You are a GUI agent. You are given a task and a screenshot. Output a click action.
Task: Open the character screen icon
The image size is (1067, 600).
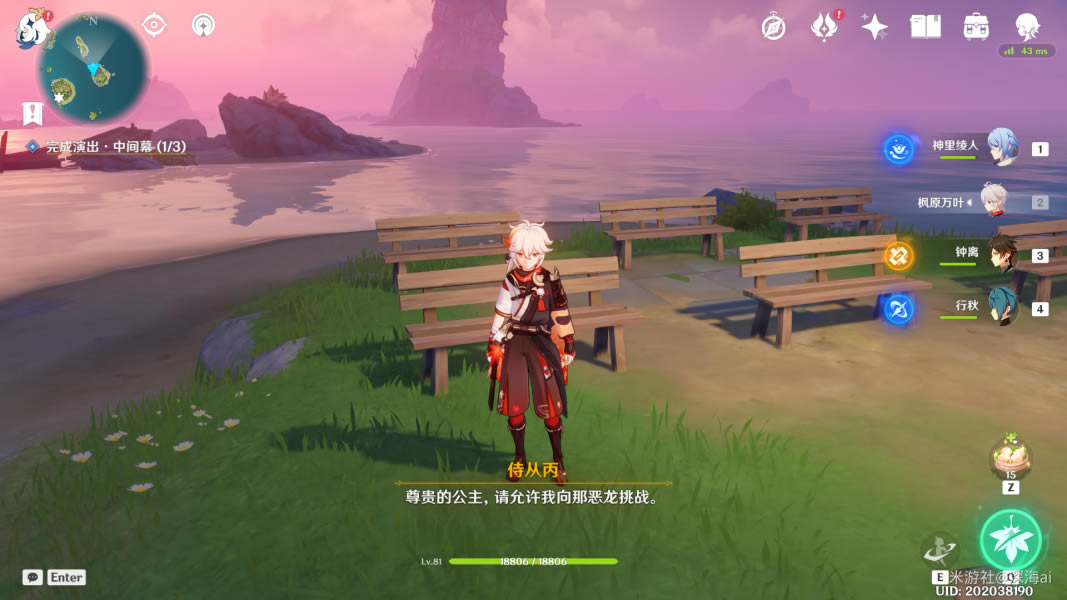pyautogui.click(x=1027, y=27)
